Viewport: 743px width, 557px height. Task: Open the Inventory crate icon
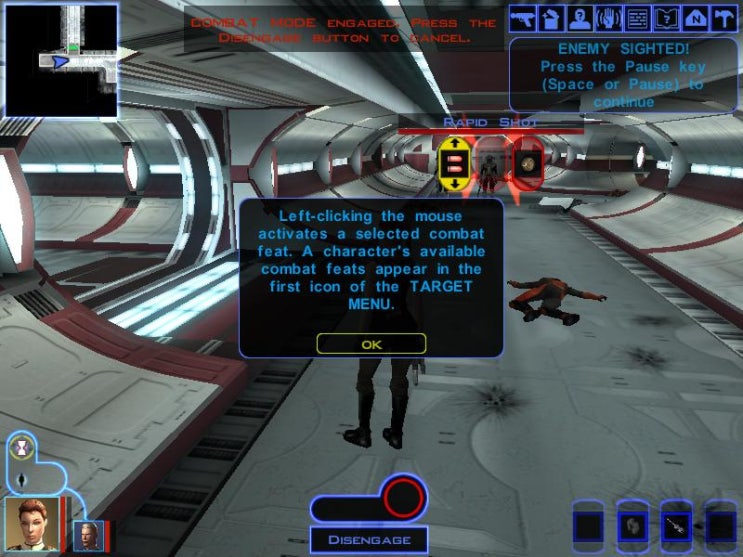click(550, 18)
